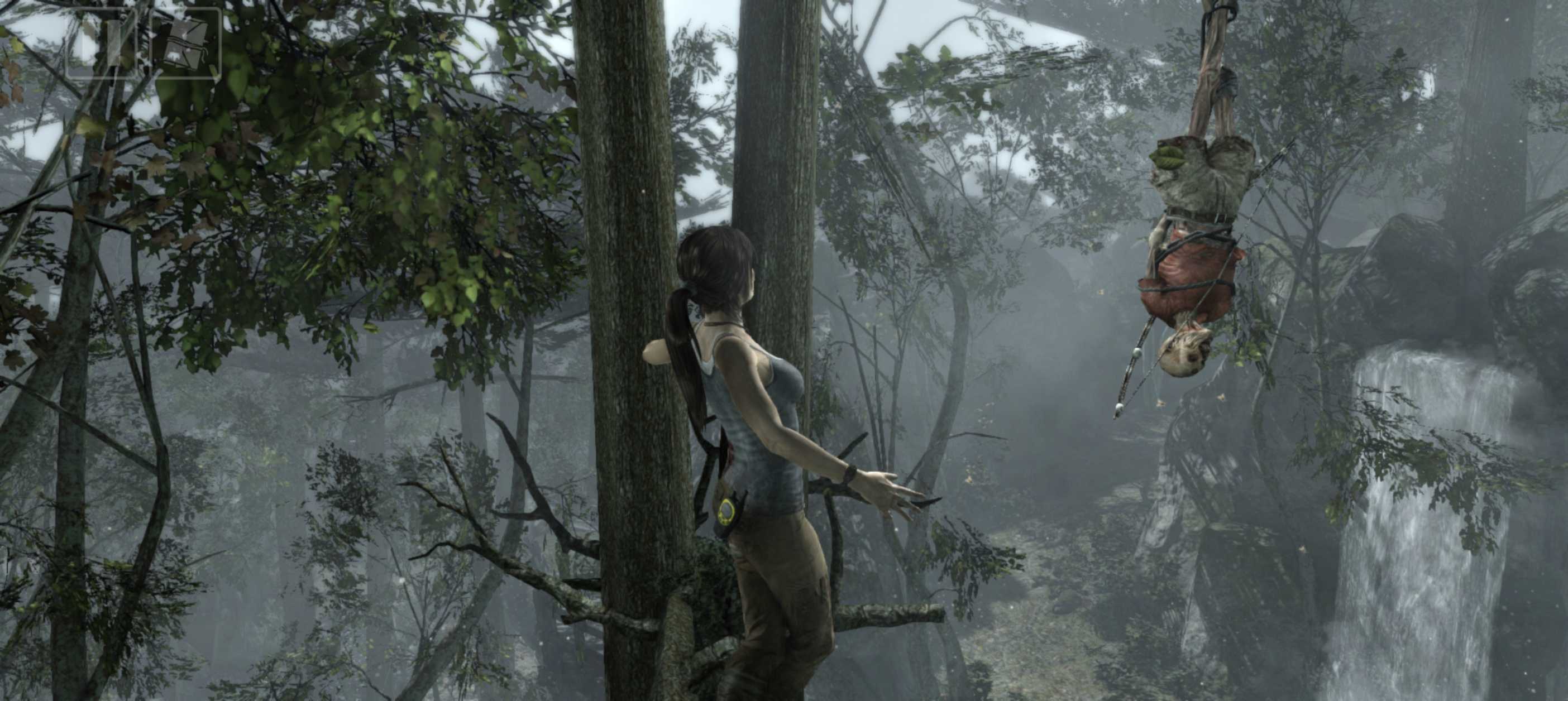Click the leafy branch in the upper left
The height and width of the screenshot is (701, 1568).
coord(243,152)
